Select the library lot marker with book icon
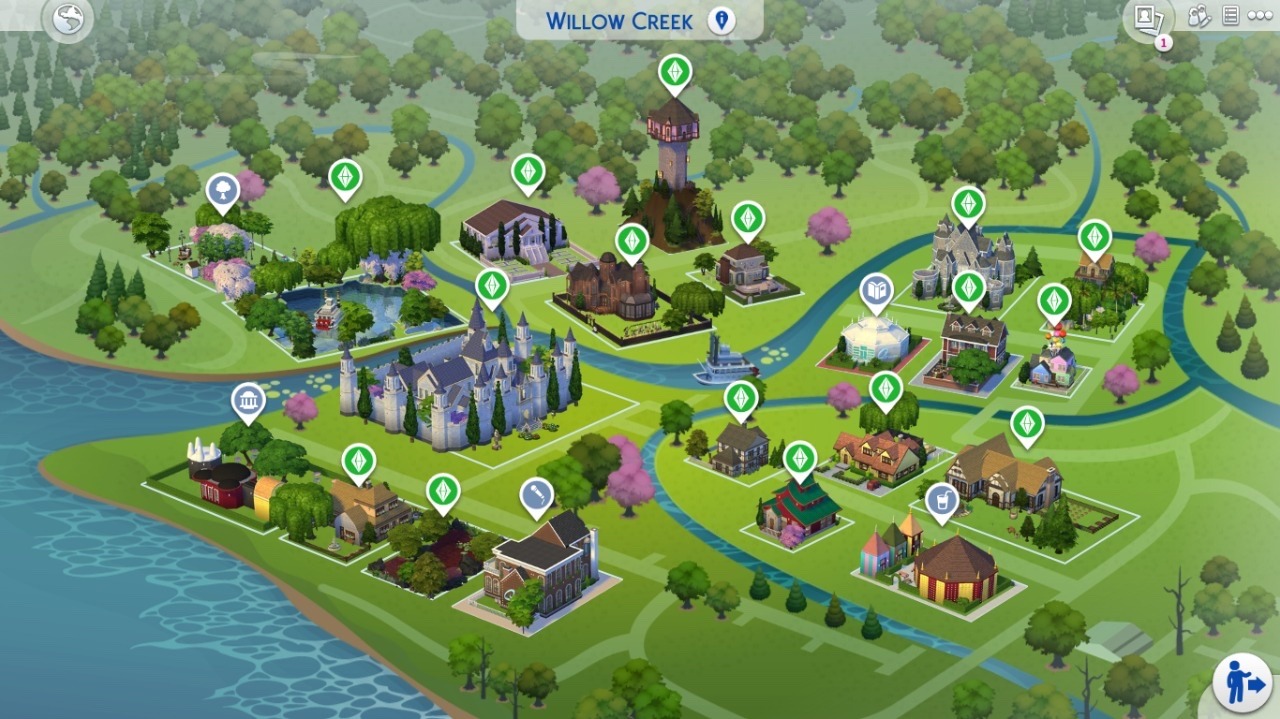 877,290
